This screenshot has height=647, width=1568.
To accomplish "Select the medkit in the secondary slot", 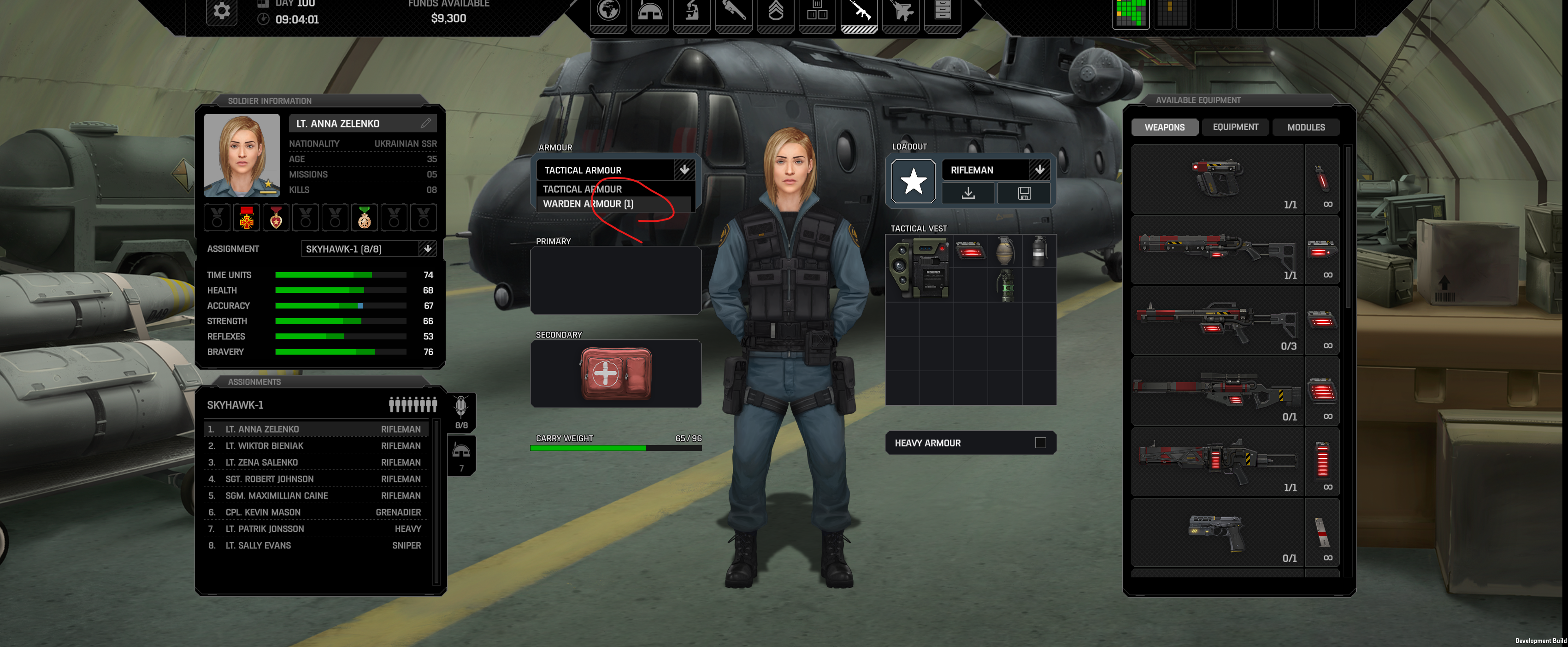I will [615, 374].
